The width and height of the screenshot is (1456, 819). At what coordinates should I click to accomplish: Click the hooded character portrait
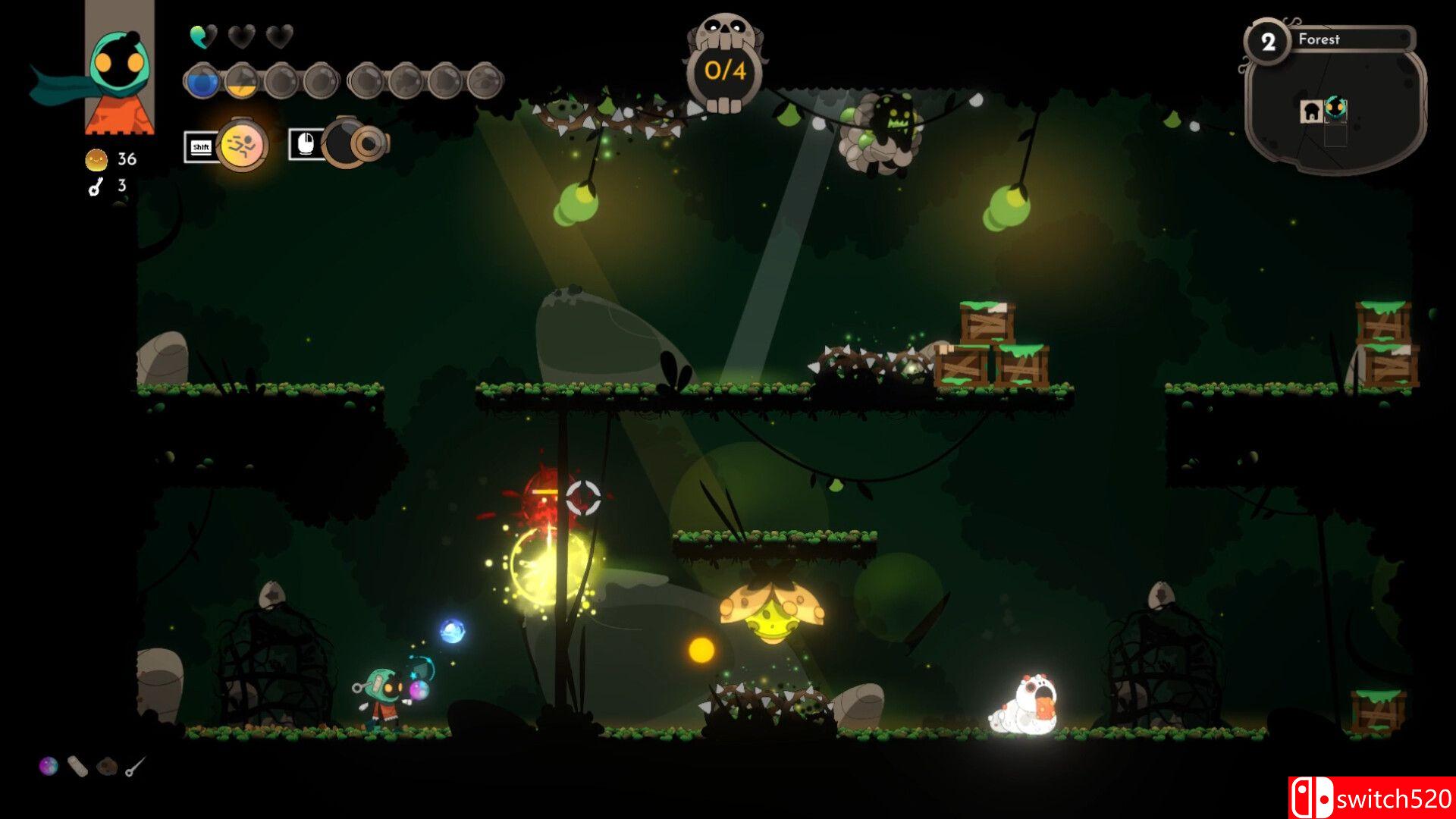click(119, 72)
